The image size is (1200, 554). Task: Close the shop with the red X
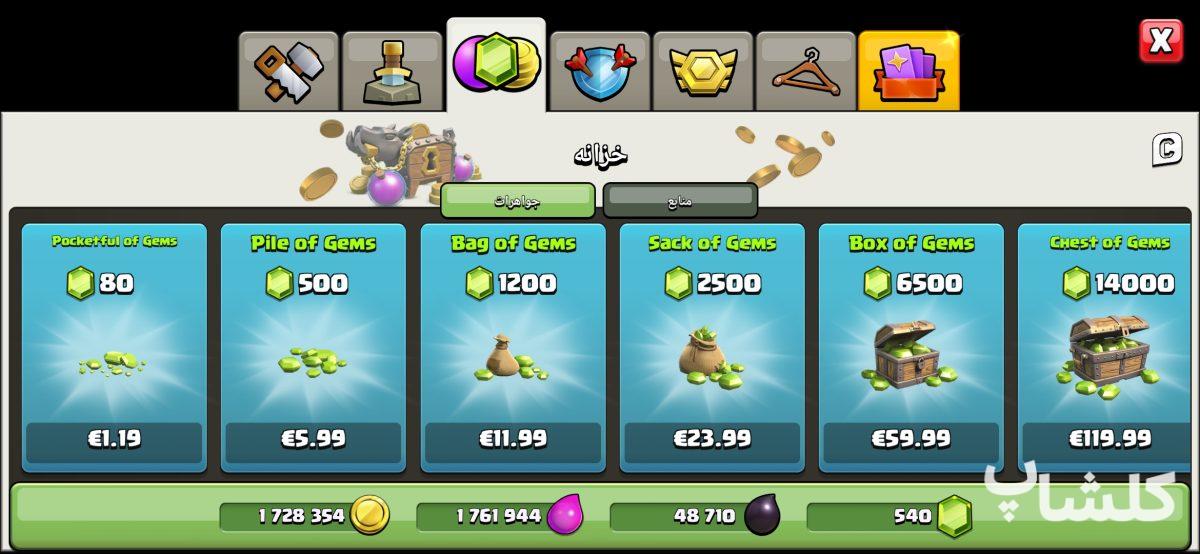(x=1160, y=41)
